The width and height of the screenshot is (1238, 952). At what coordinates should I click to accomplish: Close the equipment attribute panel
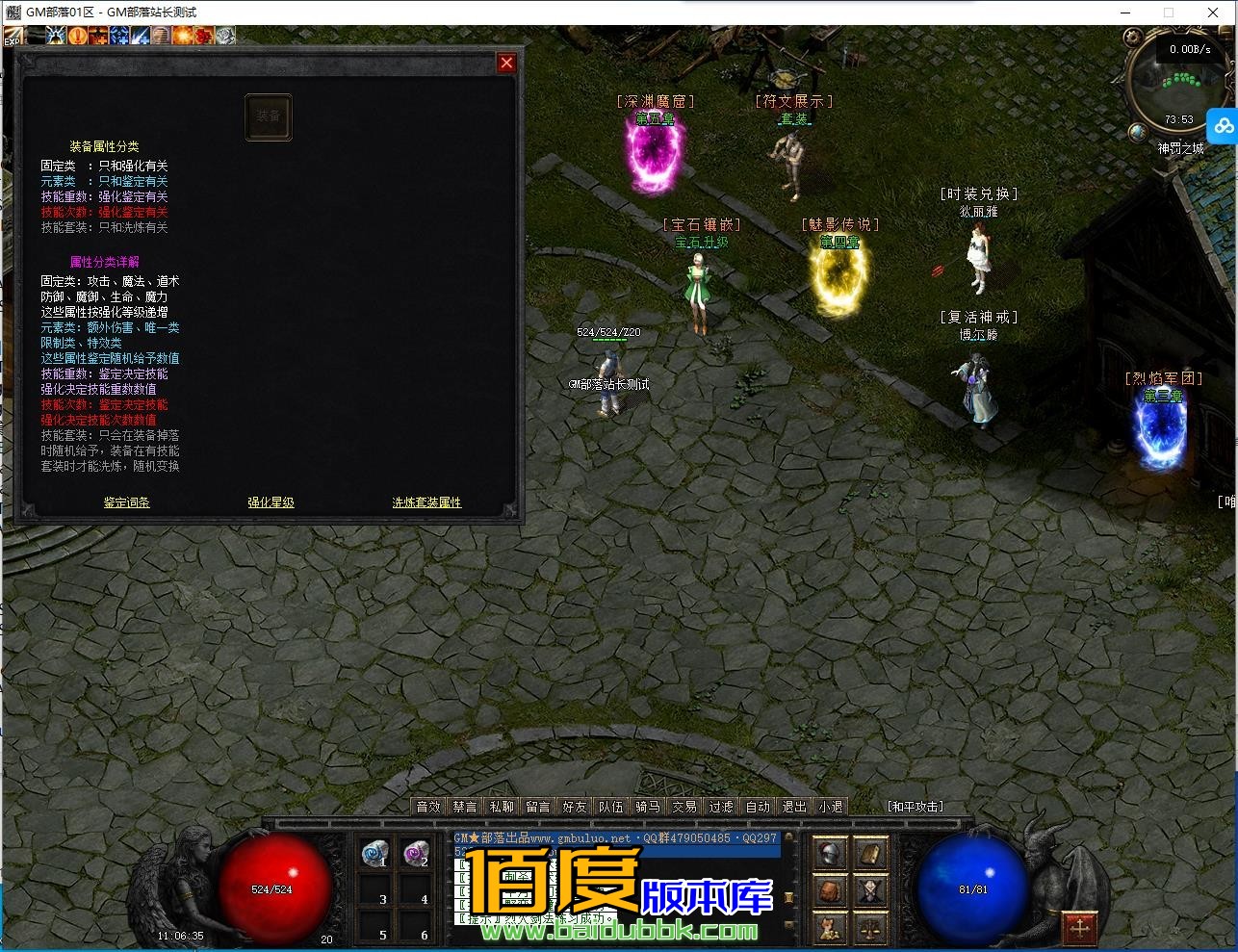(506, 64)
